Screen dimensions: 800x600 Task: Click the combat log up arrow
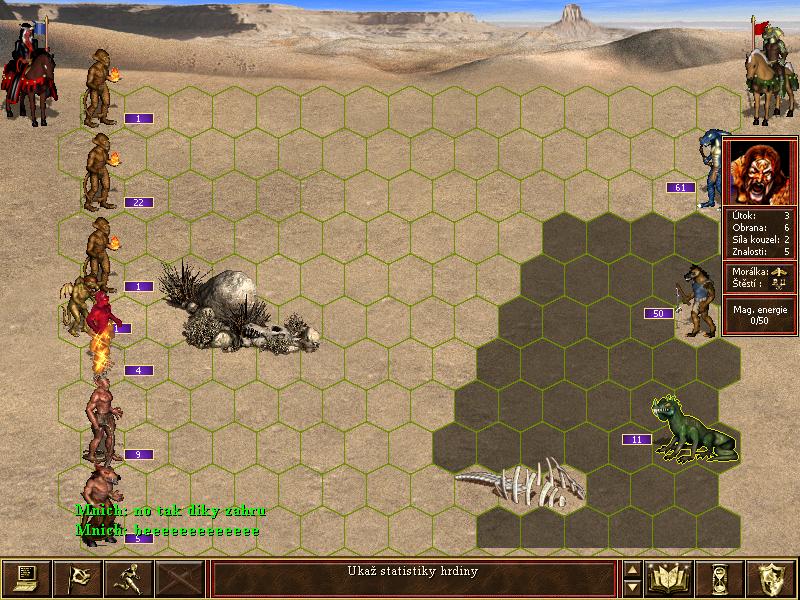pyautogui.click(x=632, y=570)
